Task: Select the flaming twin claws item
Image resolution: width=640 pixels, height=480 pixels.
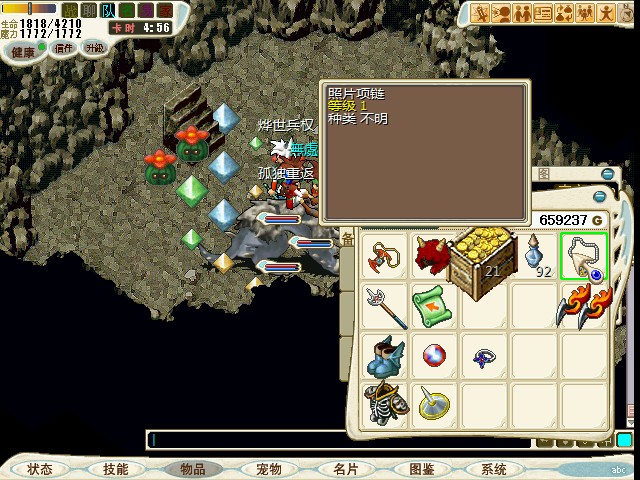Action: point(585,305)
